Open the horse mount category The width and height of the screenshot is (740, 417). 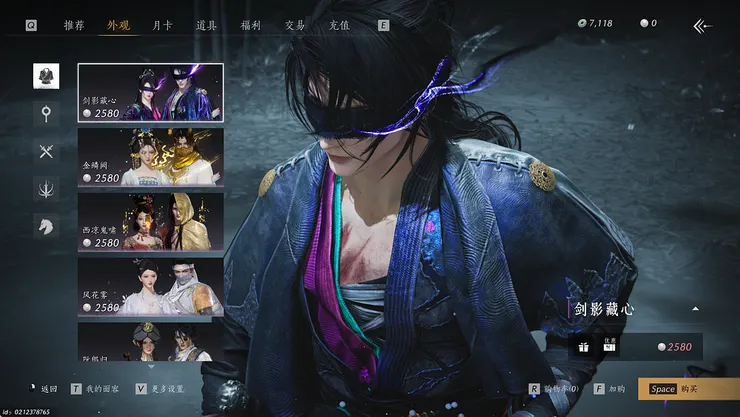point(46,226)
